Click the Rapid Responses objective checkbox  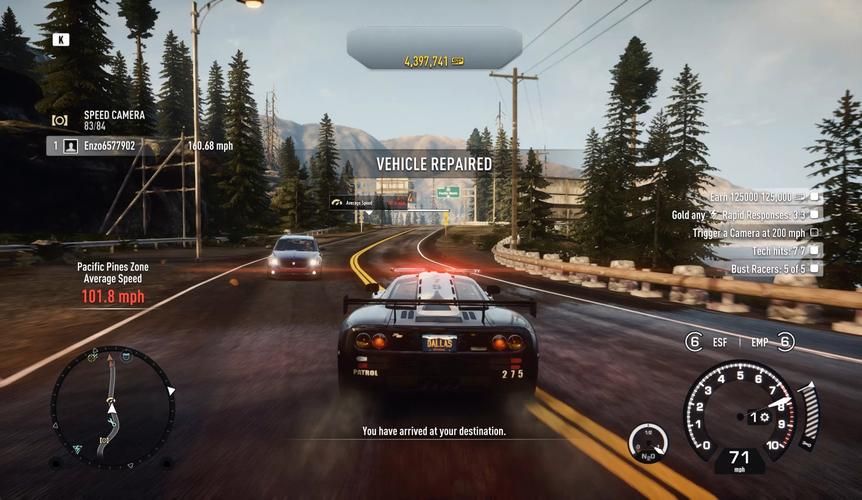(814, 214)
